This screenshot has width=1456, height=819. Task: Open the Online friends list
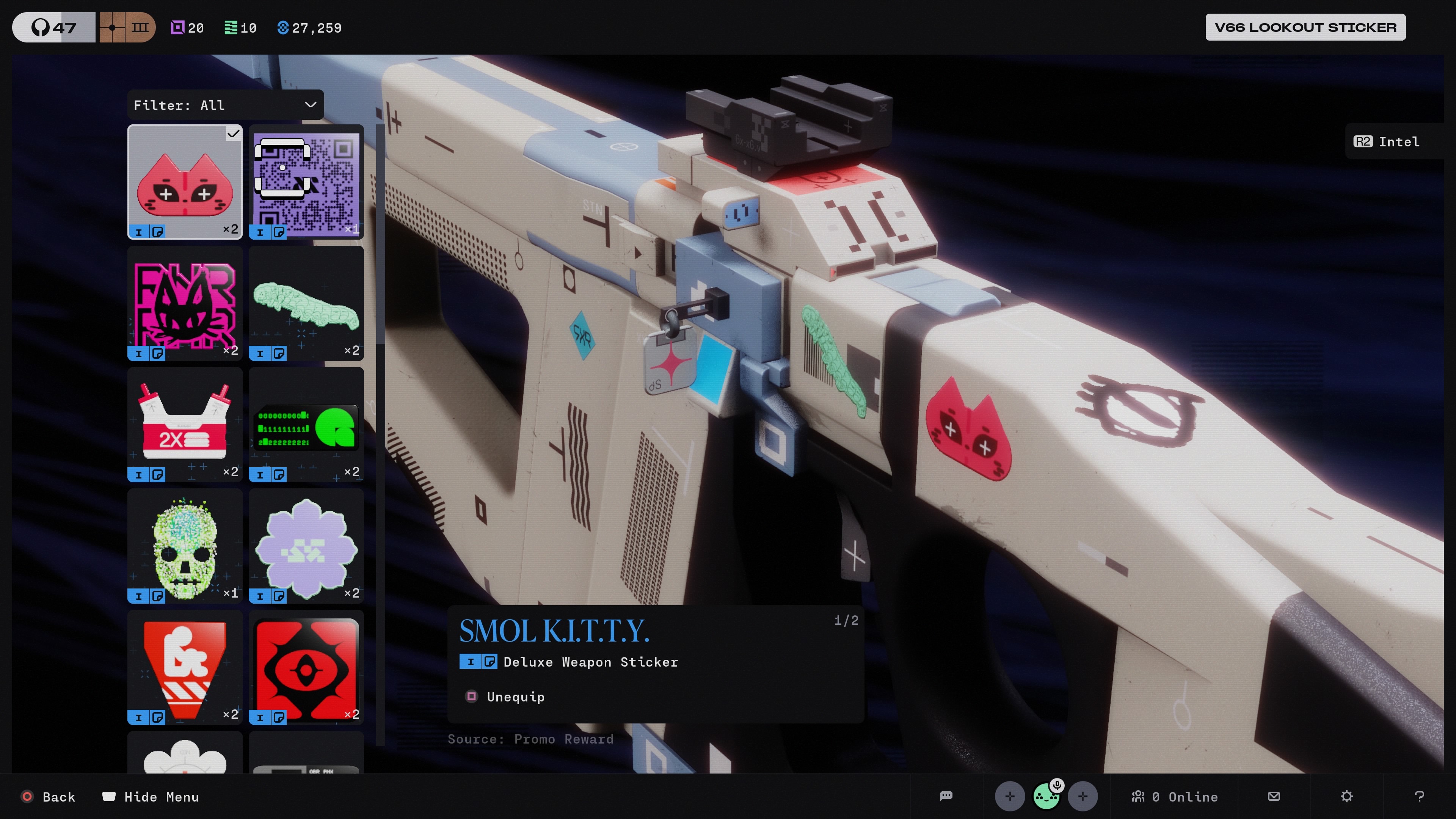click(x=1175, y=797)
